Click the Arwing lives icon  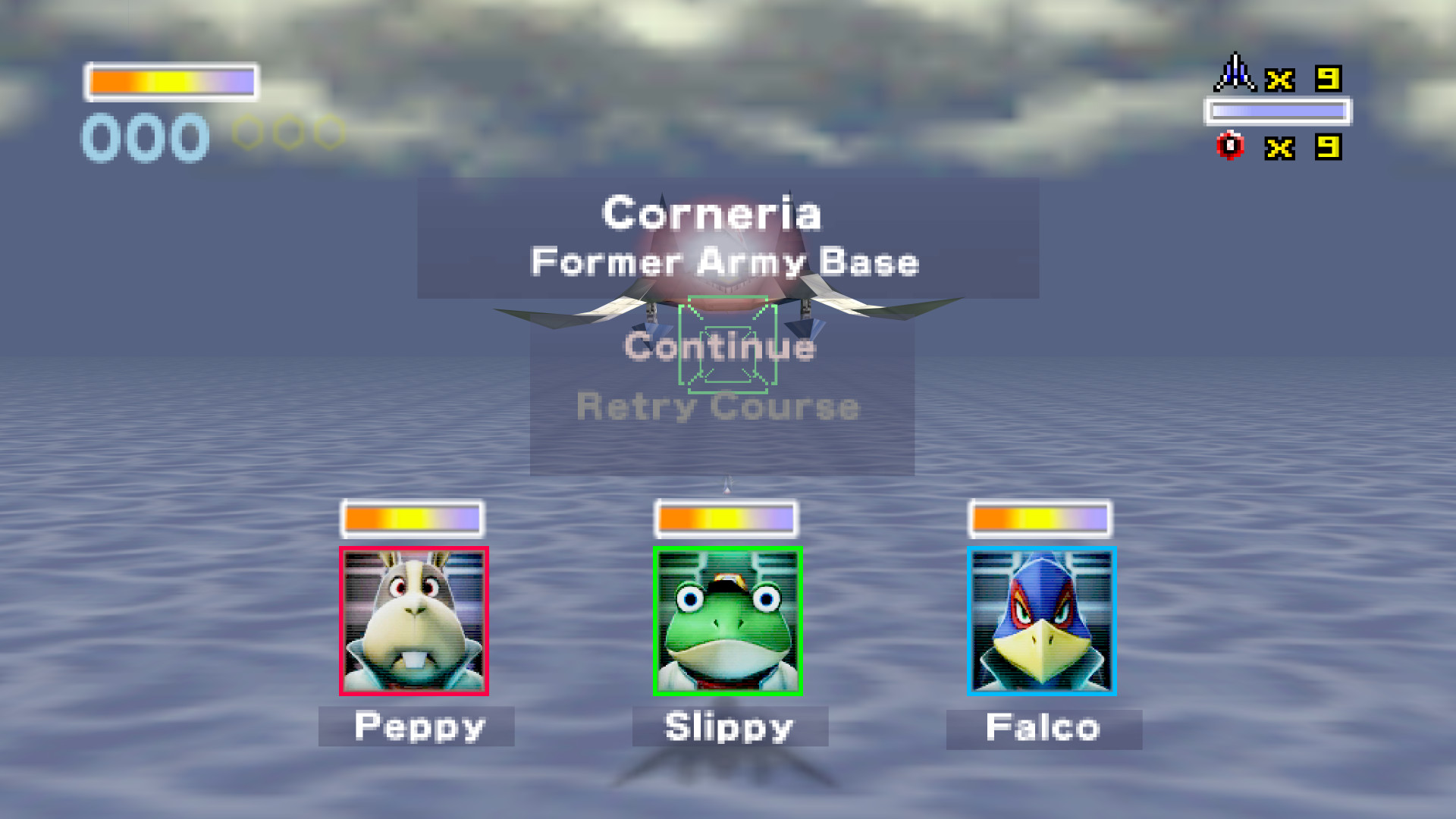pos(1235,74)
